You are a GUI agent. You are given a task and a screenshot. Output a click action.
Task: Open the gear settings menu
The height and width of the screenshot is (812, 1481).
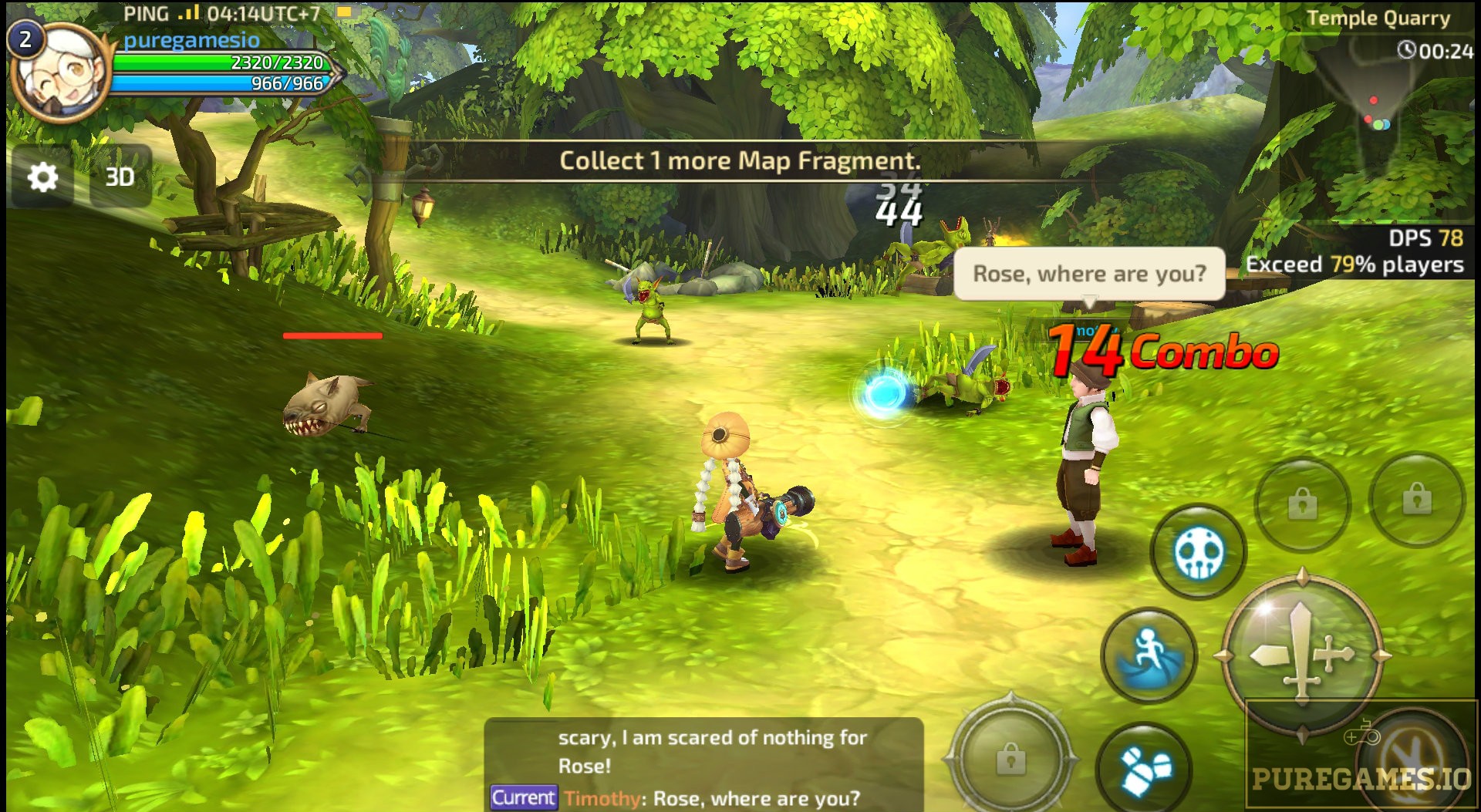pyautogui.click(x=42, y=177)
